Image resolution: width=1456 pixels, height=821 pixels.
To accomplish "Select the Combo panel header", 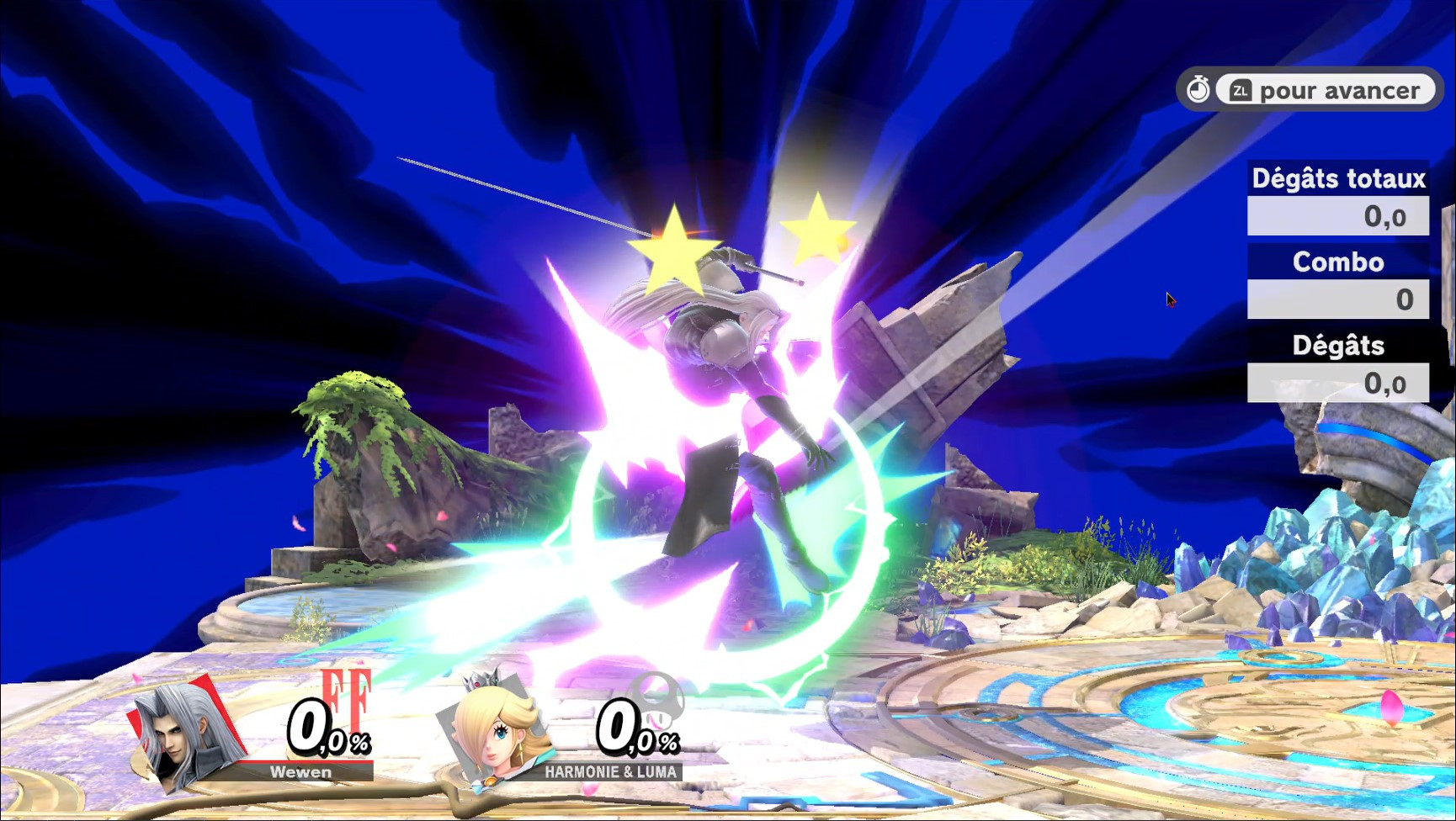I will point(1337,262).
